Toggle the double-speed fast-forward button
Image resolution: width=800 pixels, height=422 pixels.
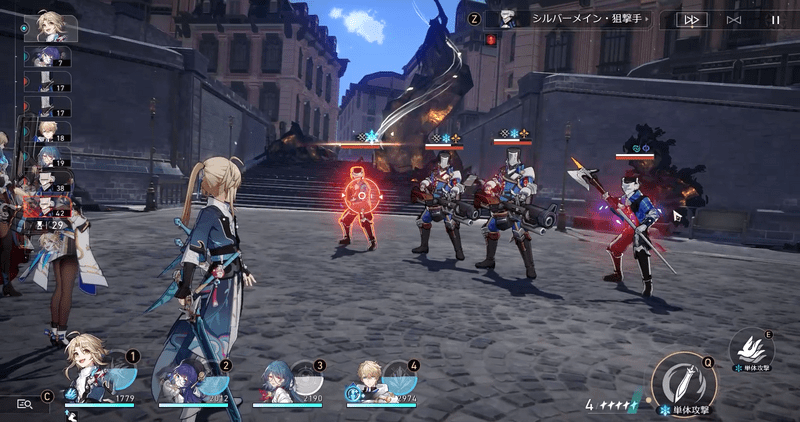click(x=691, y=19)
